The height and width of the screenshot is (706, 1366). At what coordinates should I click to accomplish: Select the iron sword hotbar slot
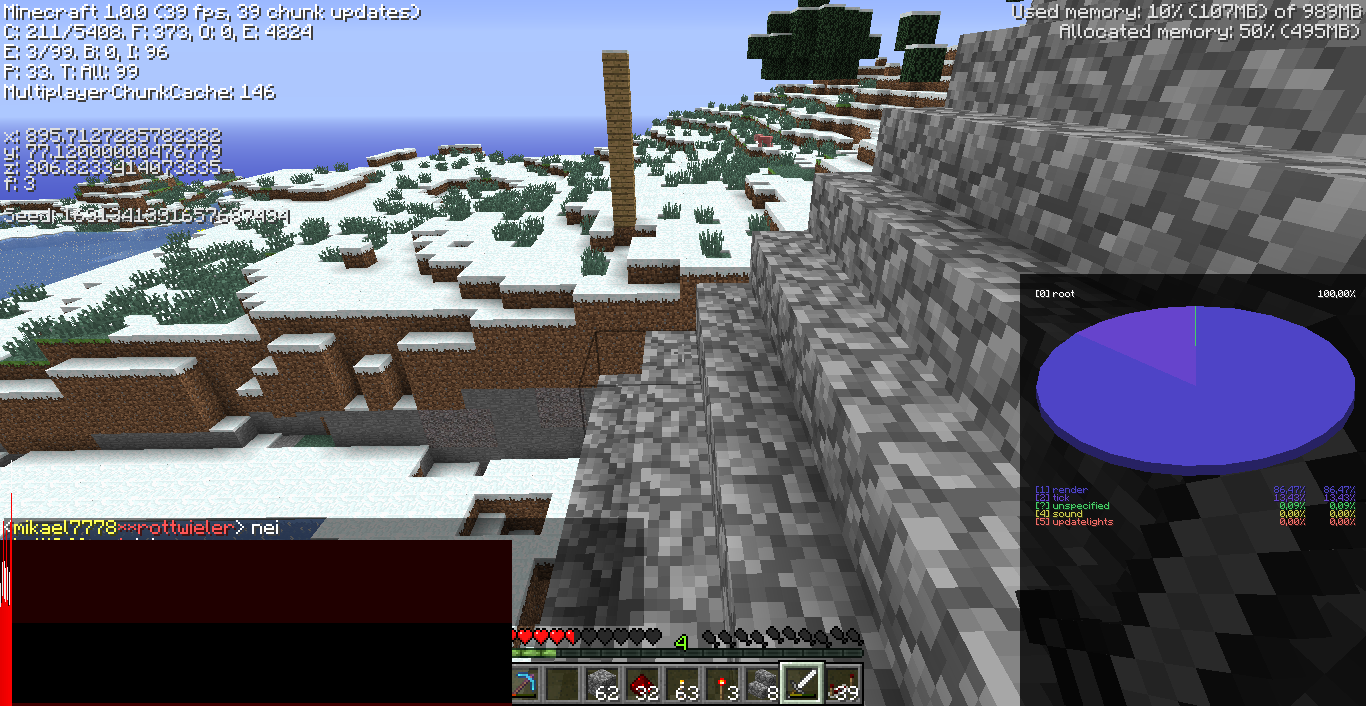click(x=803, y=685)
